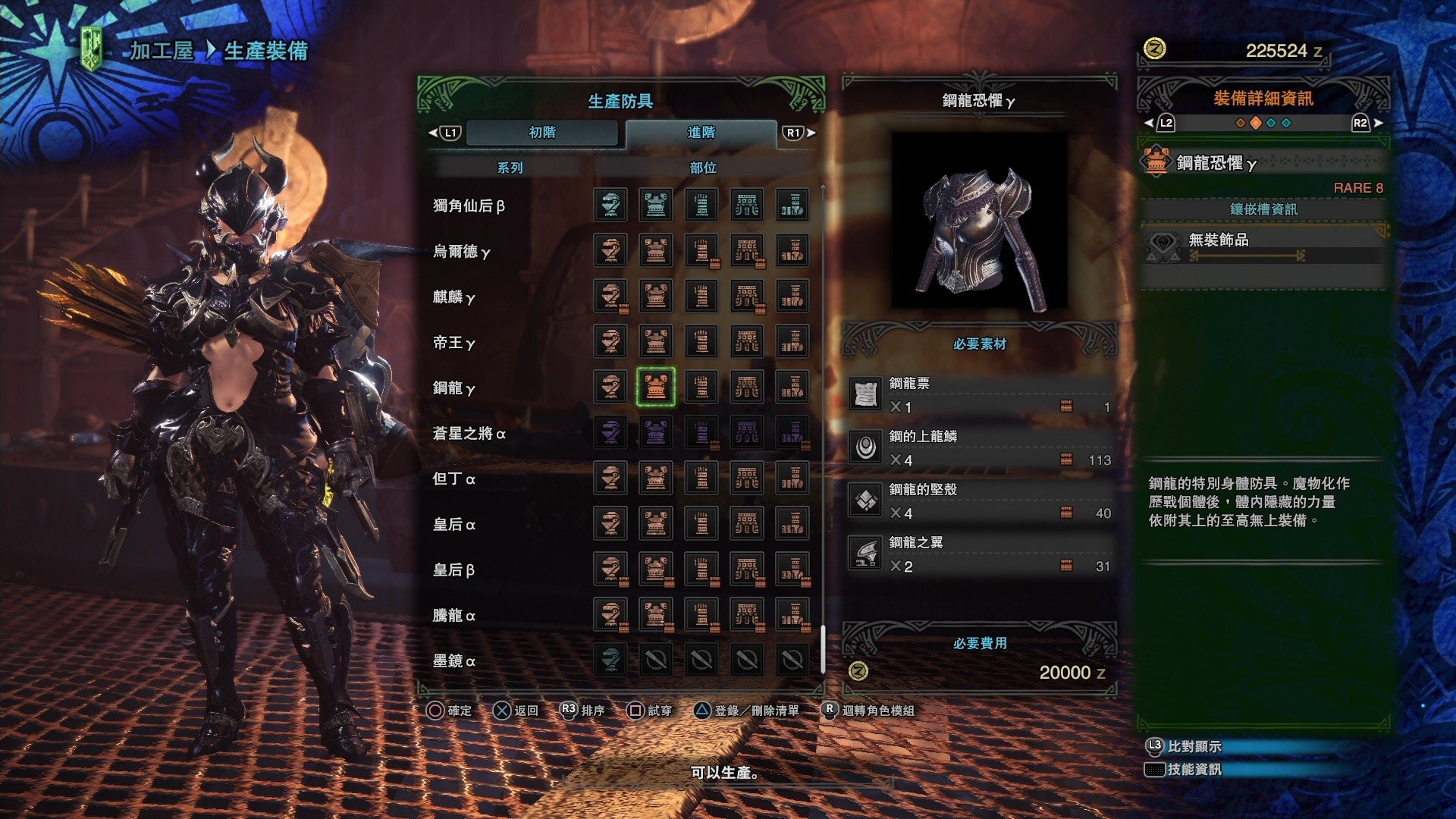Click the 鋼龍之翼 material row
The image size is (1456, 819).
tap(980, 554)
